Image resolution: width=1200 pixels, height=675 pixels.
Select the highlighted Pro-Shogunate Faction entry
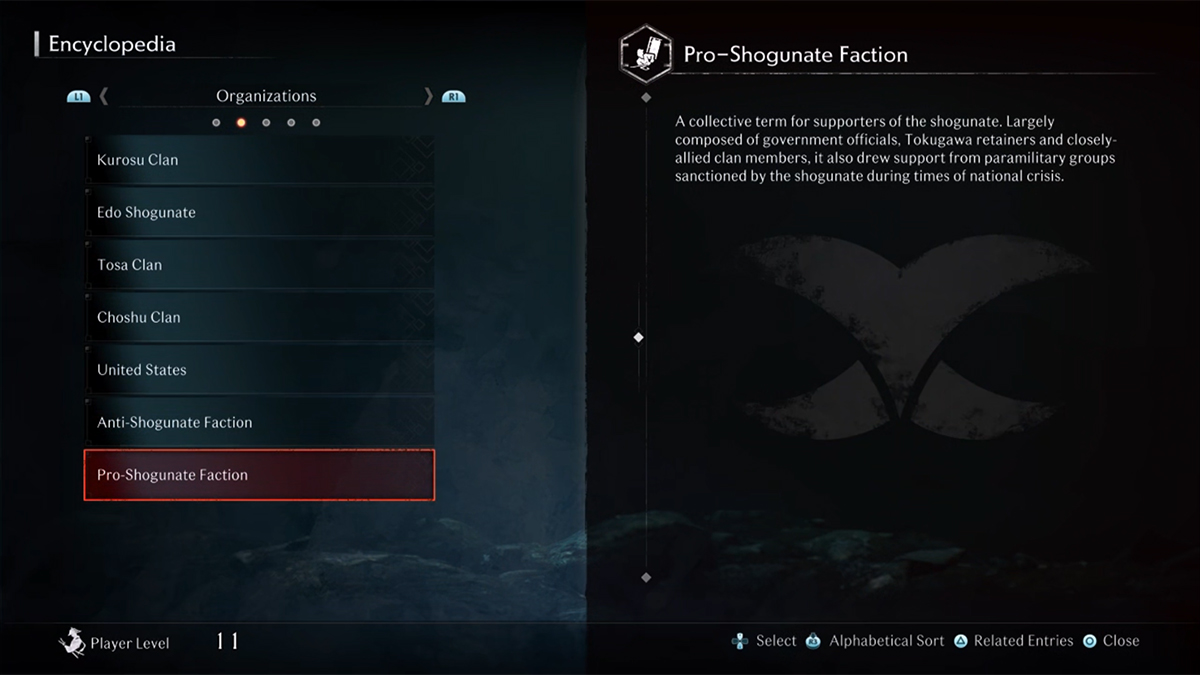click(259, 475)
